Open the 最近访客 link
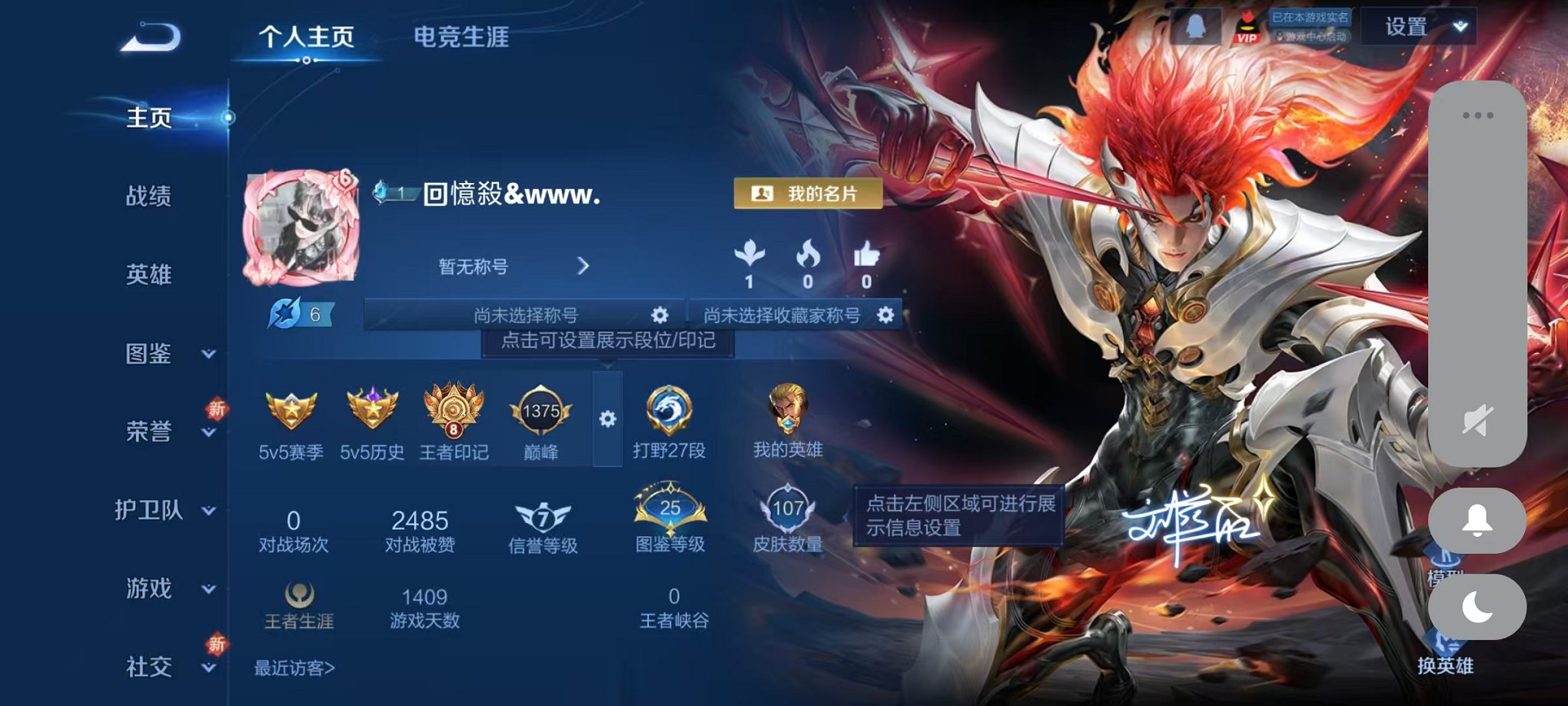This screenshot has height=706, width=1568. pyautogui.click(x=294, y=668)
